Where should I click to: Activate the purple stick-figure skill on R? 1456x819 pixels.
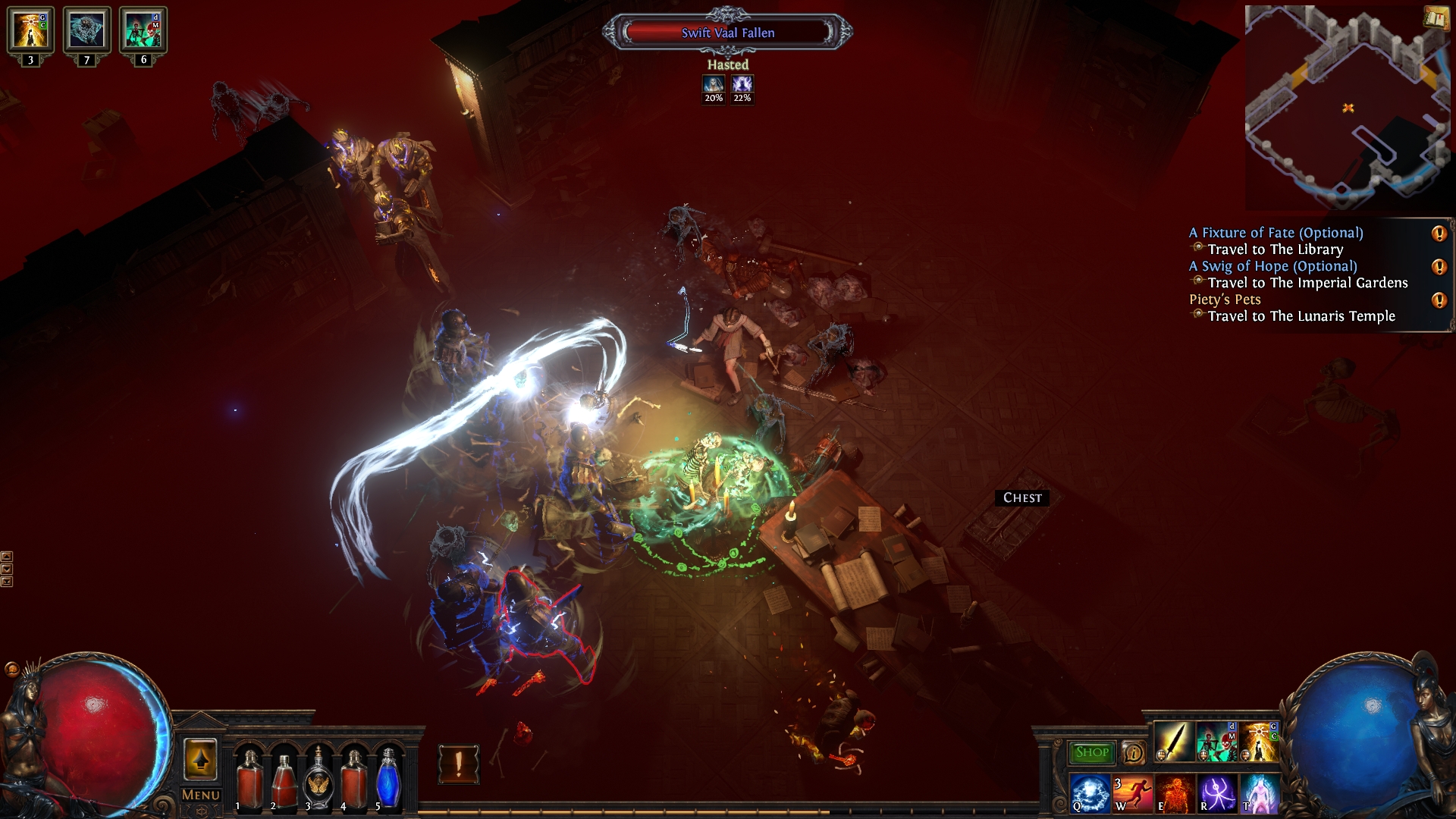[1216, 792]
